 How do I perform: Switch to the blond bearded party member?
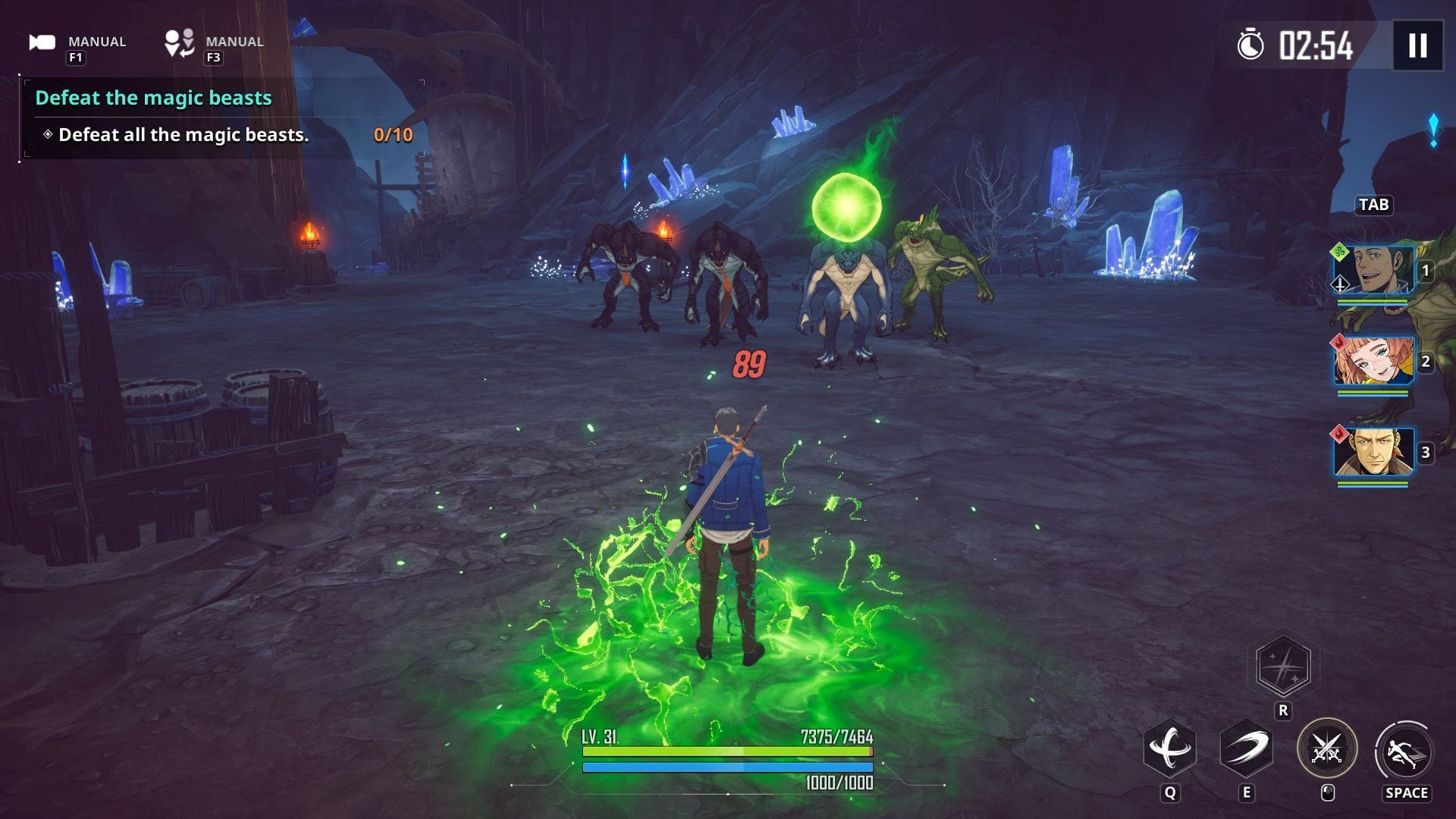pyautogui.click(x=1373, y=452)
